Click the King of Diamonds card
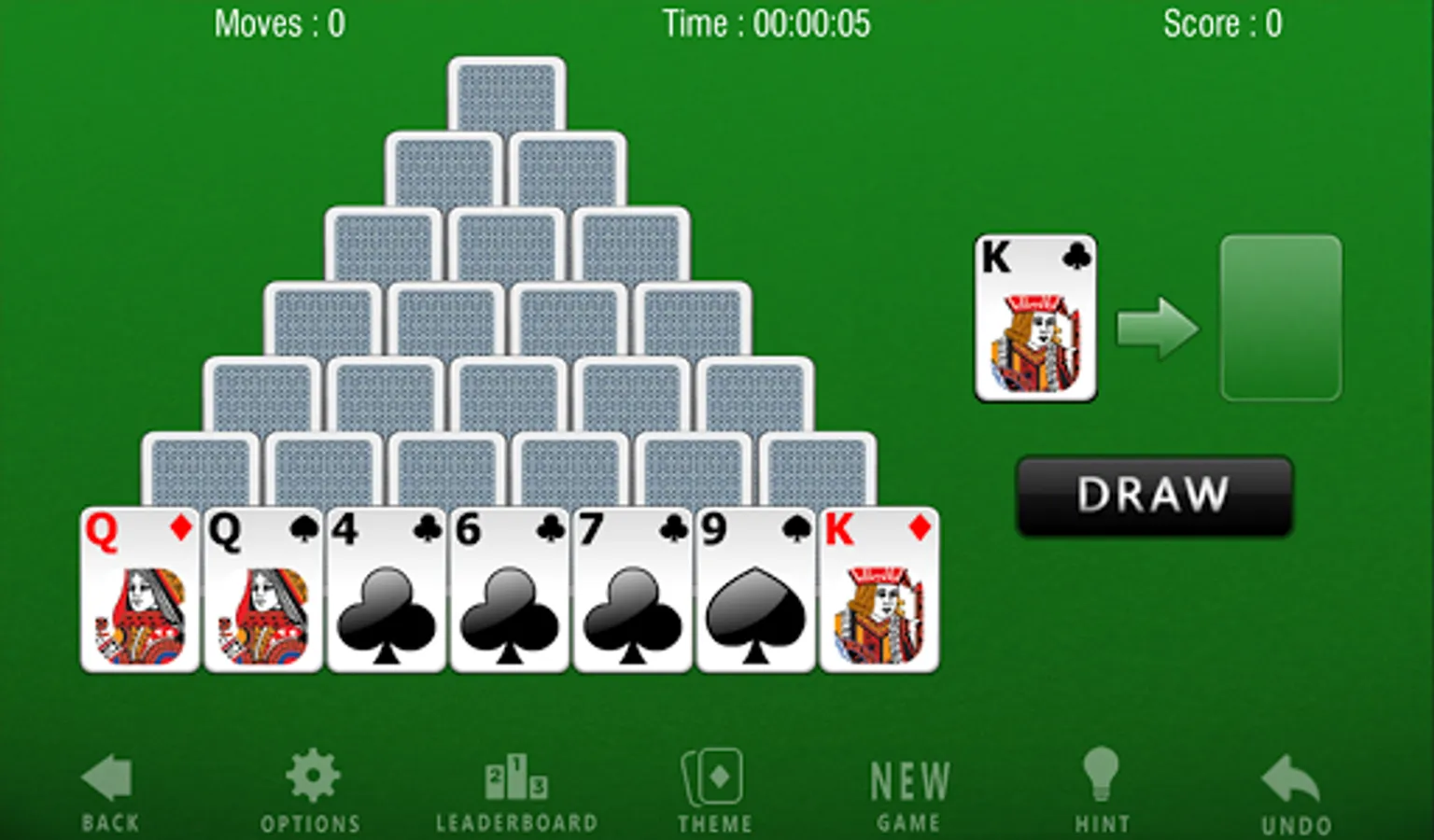Image resolution: width=1434 pixels, height=840 pixels. [879, 588]
